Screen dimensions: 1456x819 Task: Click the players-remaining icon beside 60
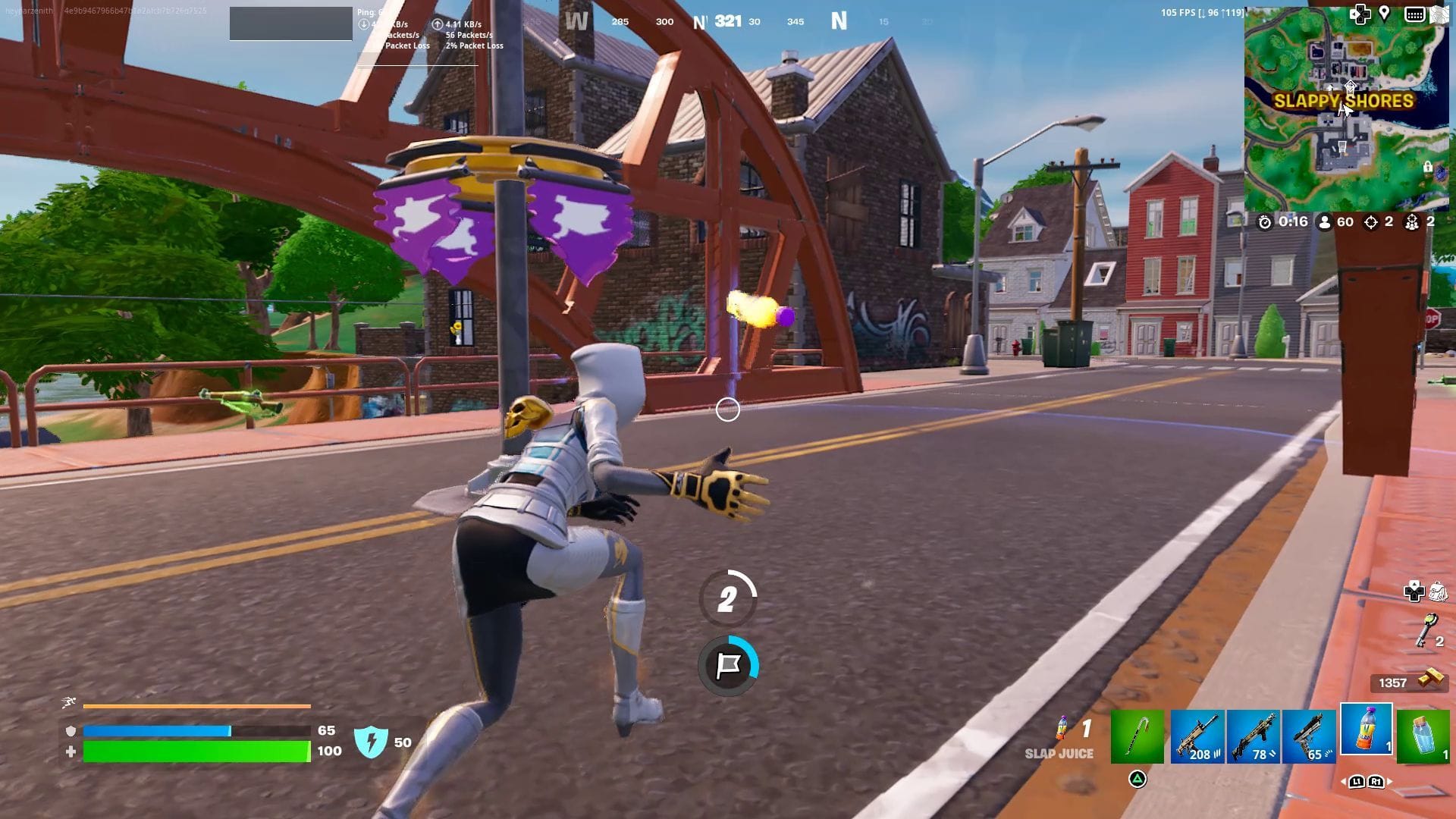(1323, 222)
